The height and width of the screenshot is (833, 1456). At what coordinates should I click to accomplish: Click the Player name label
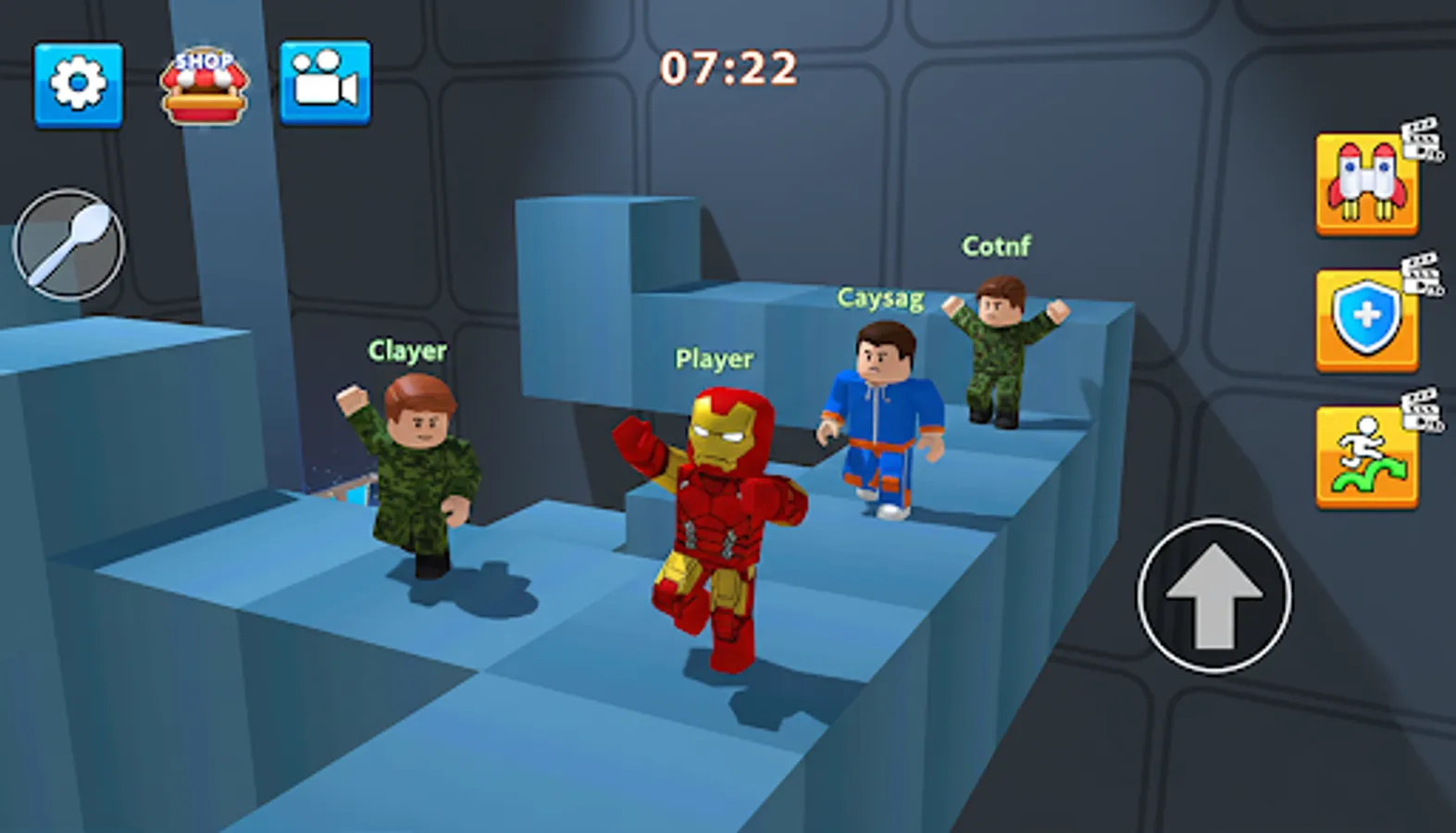tap(713, 358)
